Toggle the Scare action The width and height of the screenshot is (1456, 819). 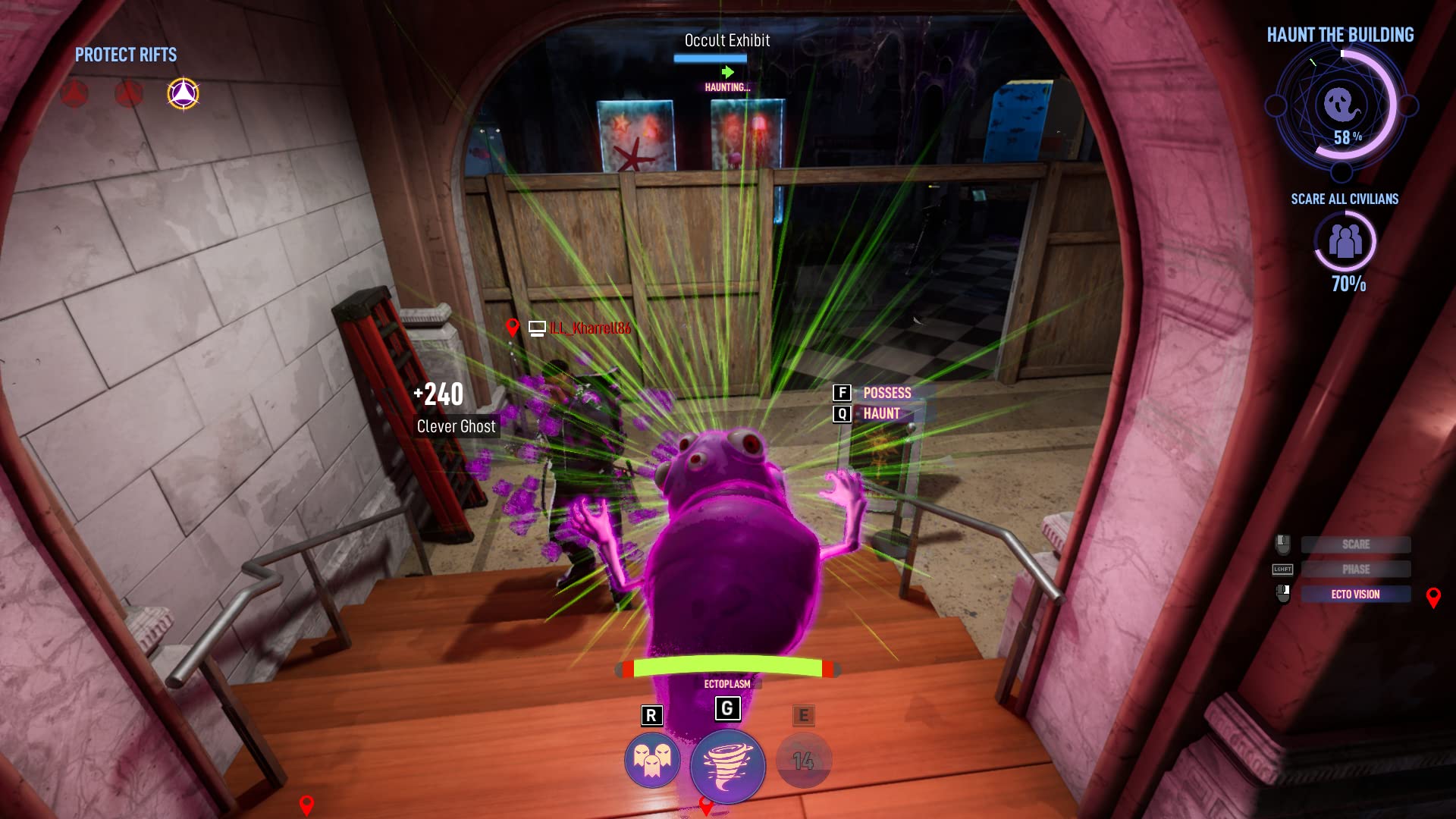point(1356,544)
